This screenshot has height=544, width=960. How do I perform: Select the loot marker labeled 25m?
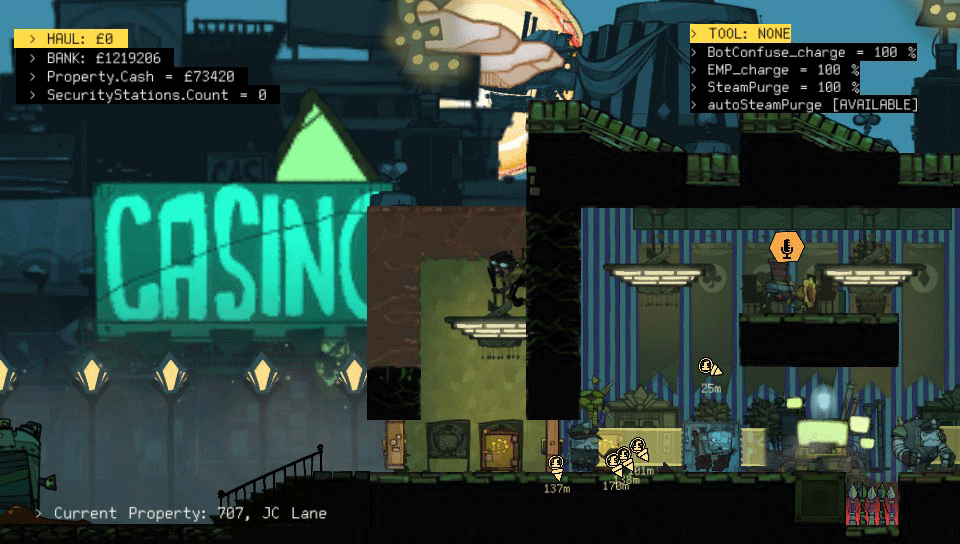point(708,367)
